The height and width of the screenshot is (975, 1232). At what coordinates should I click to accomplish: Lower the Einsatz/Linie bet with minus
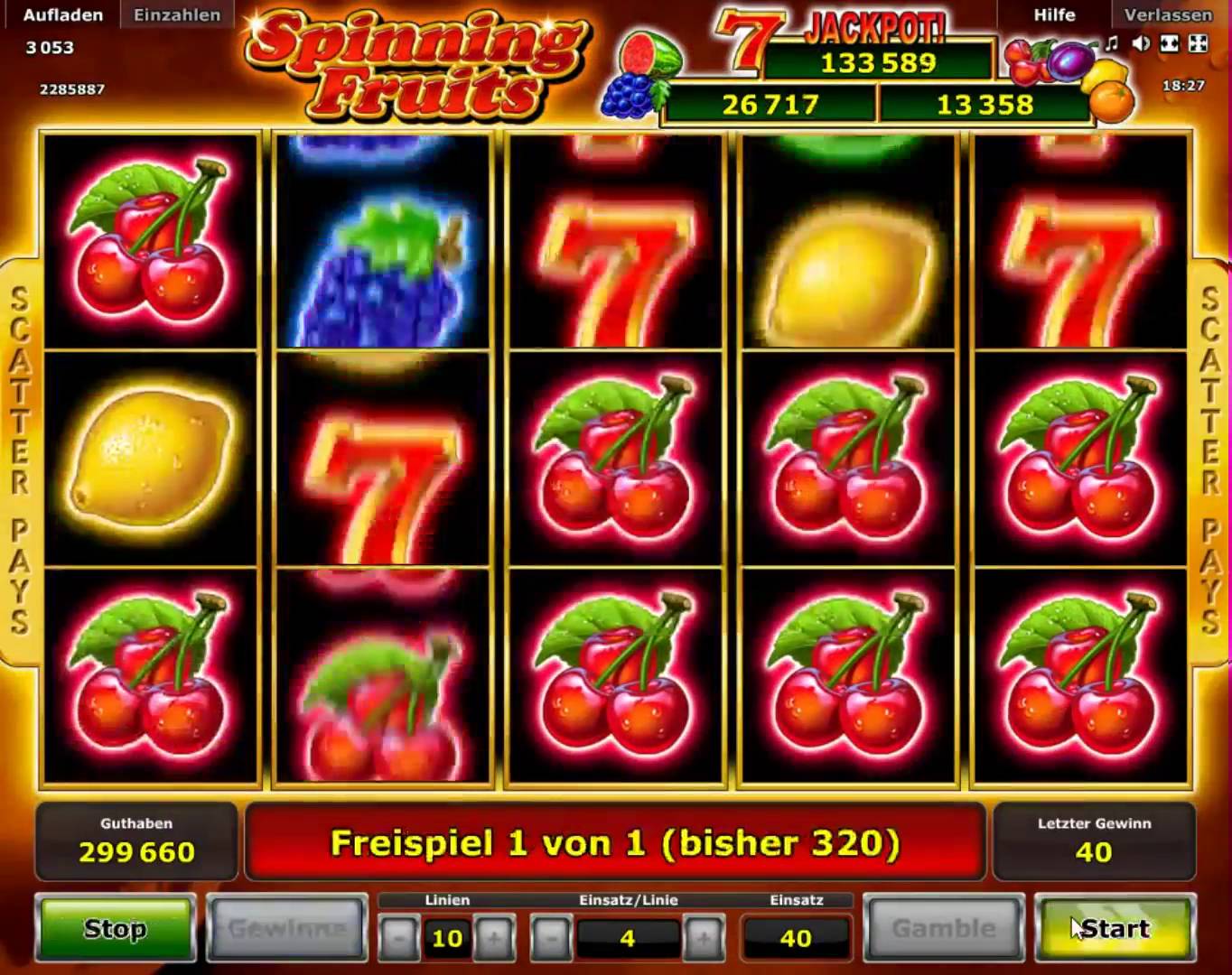point(550,939)
